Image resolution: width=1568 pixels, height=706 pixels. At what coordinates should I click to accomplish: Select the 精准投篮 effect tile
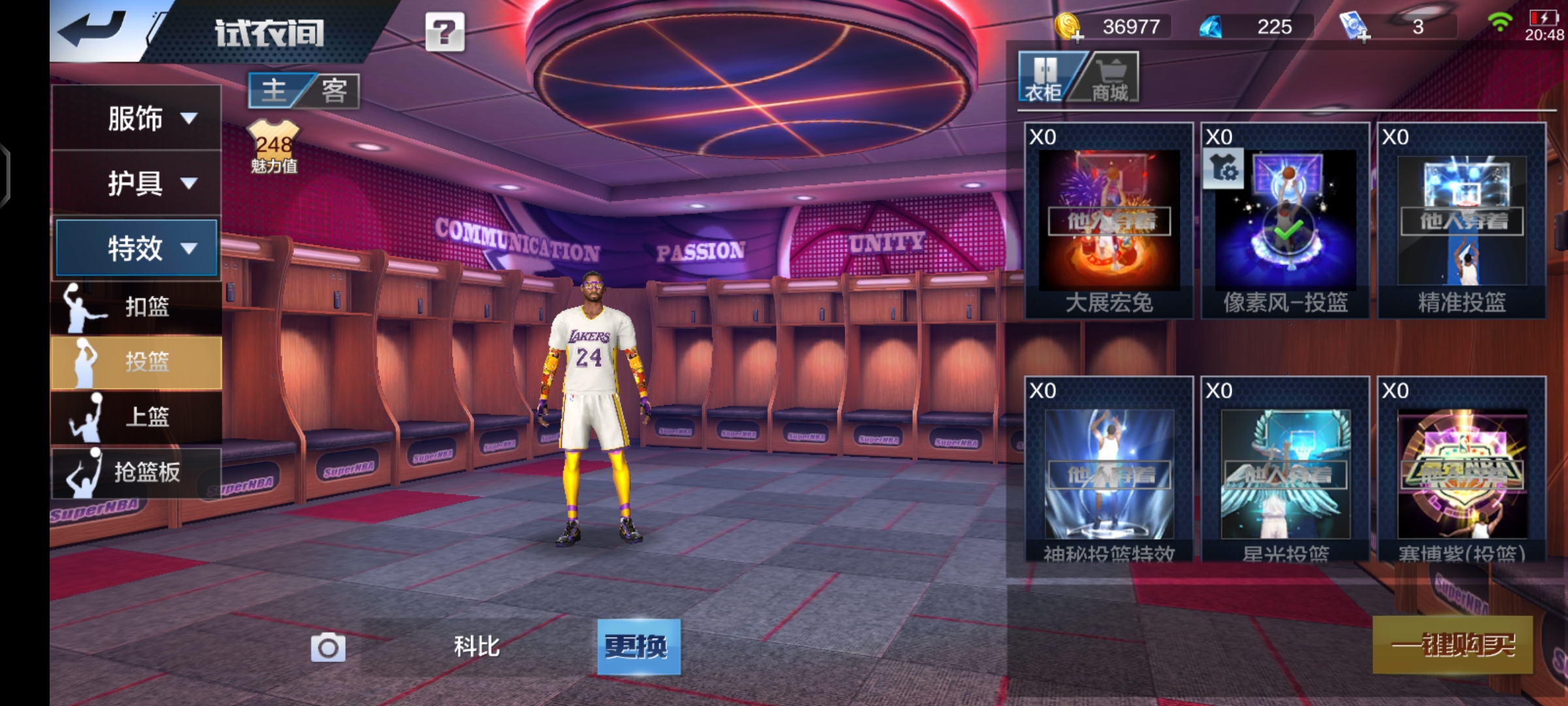click(x=1462, y=221)
